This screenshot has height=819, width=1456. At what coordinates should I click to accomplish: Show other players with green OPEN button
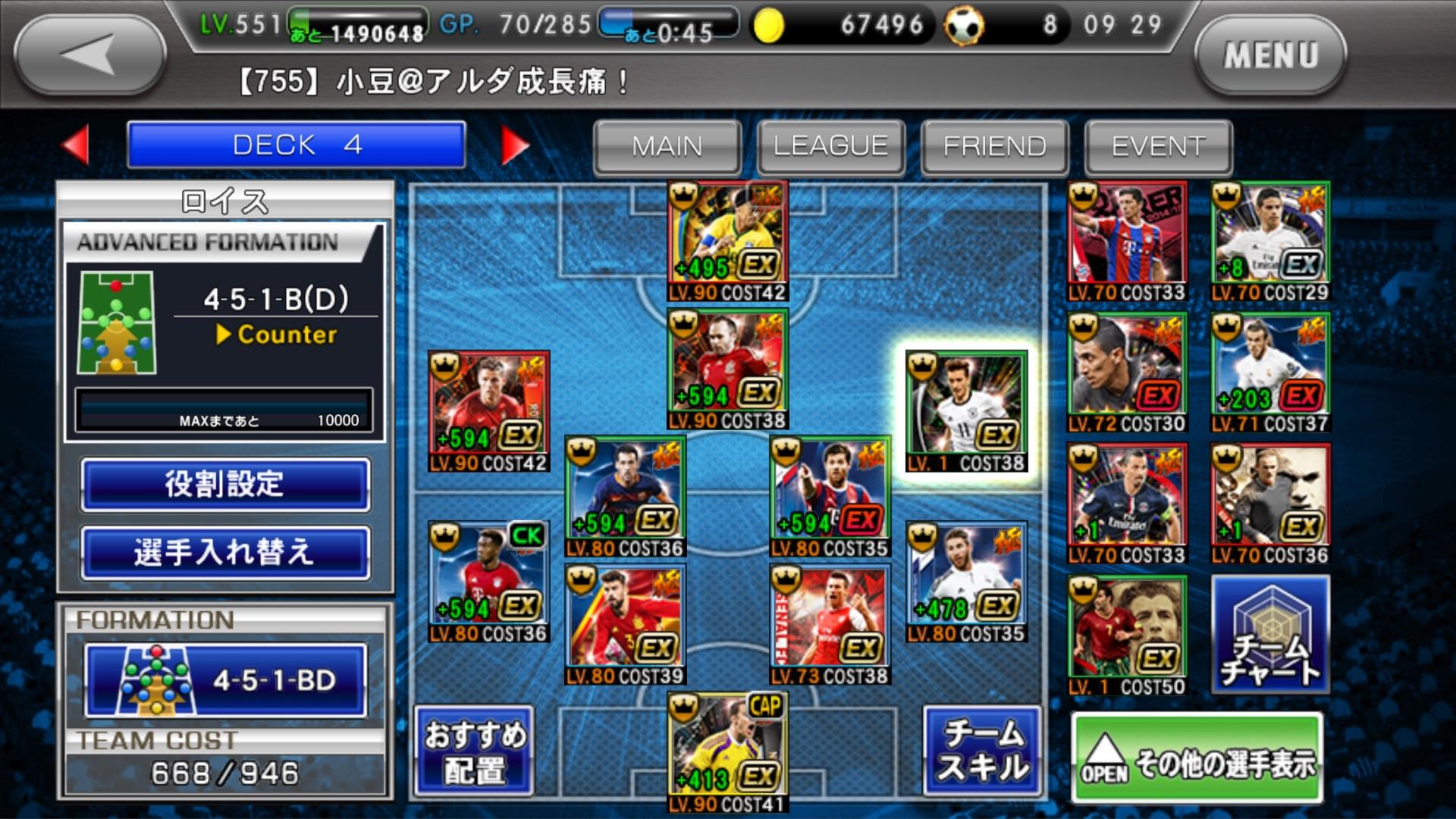[x=1197, y=758]
